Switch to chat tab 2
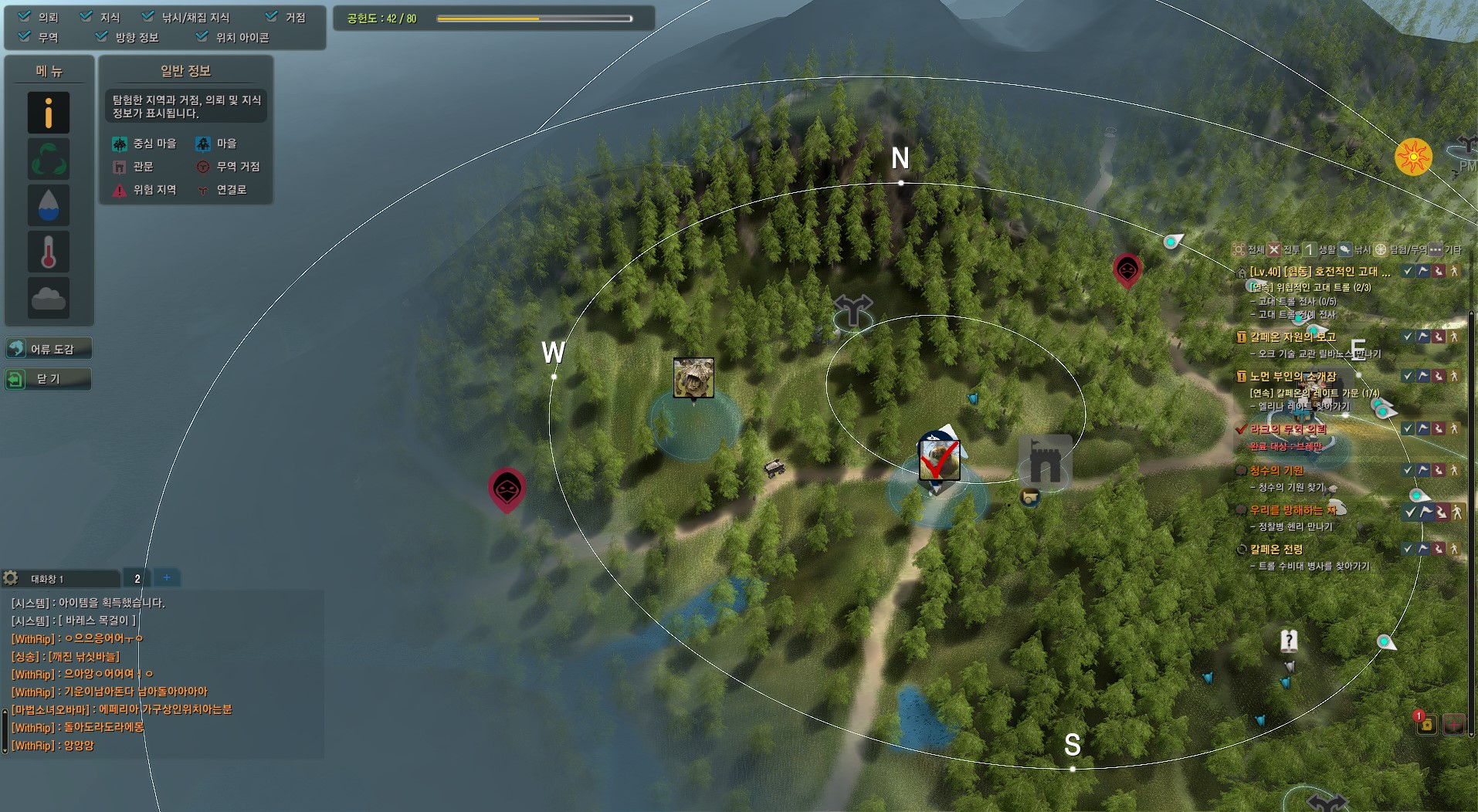 click(137, 578)
